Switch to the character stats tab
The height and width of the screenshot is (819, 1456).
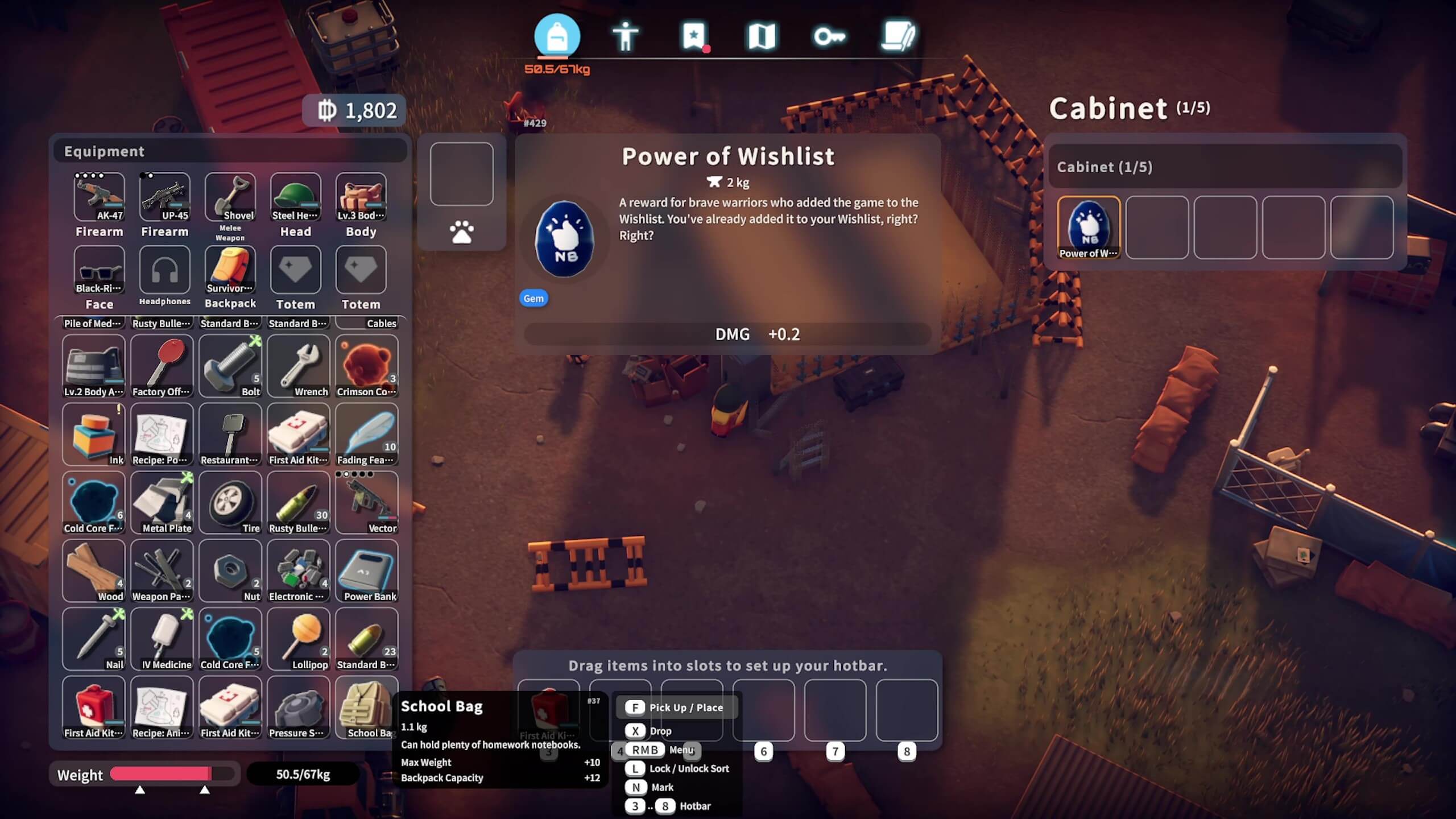625,36
